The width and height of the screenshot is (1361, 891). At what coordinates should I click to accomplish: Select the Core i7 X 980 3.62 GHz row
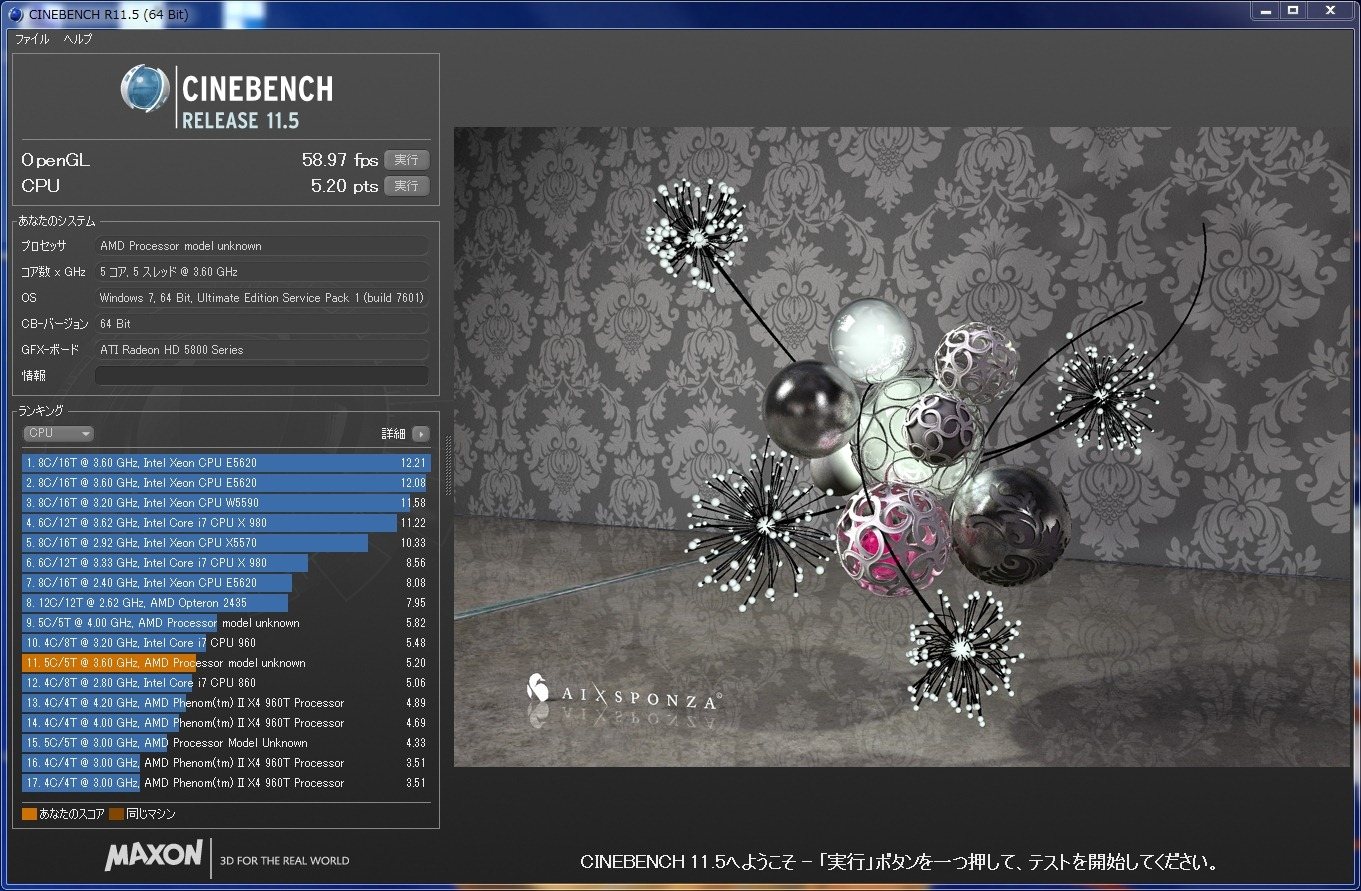225,523
